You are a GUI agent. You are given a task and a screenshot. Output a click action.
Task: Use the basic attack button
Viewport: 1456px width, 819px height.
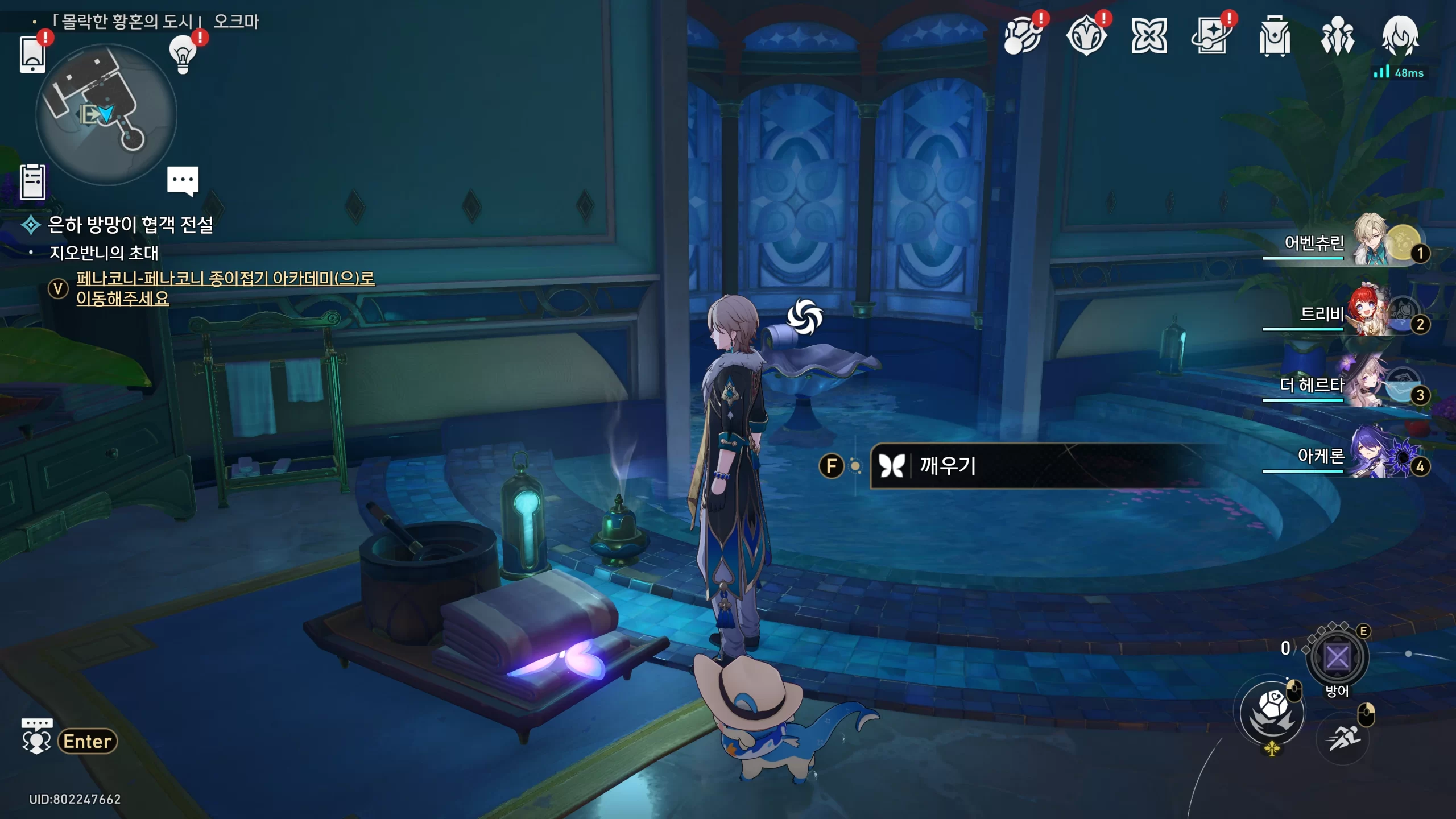1272,713
